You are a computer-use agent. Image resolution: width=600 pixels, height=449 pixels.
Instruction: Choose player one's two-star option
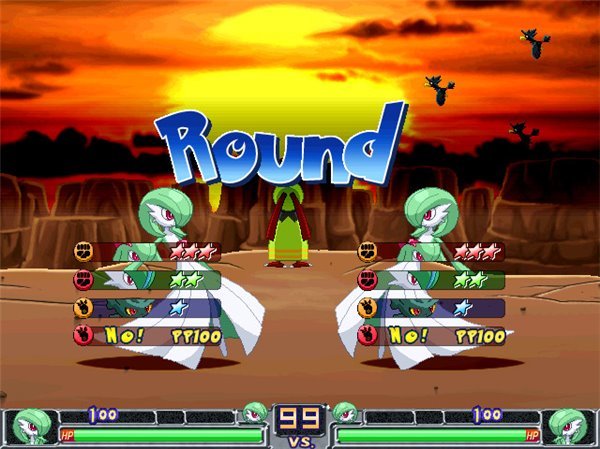point(147,280)
